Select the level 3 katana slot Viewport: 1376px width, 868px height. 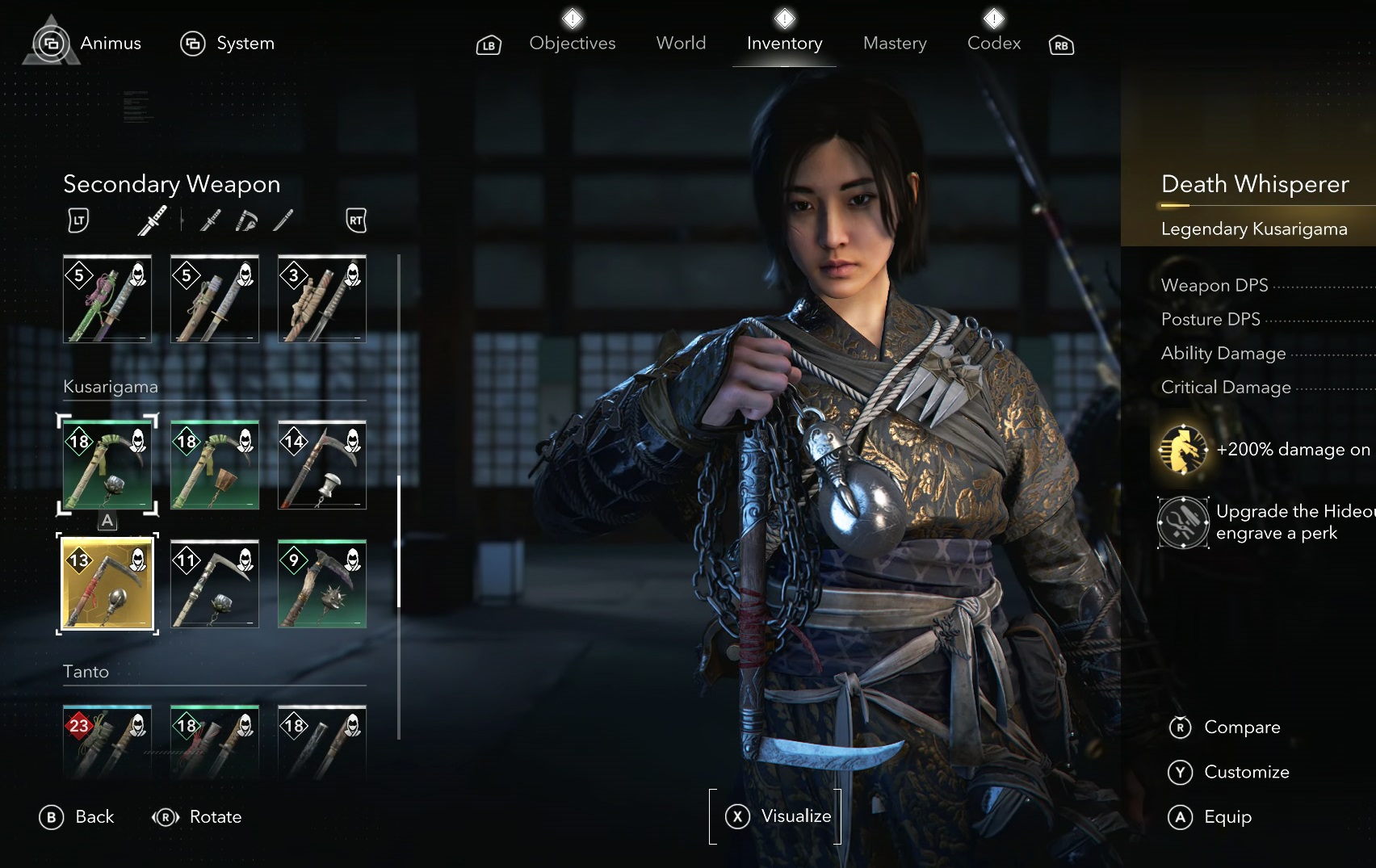point(321,299)
